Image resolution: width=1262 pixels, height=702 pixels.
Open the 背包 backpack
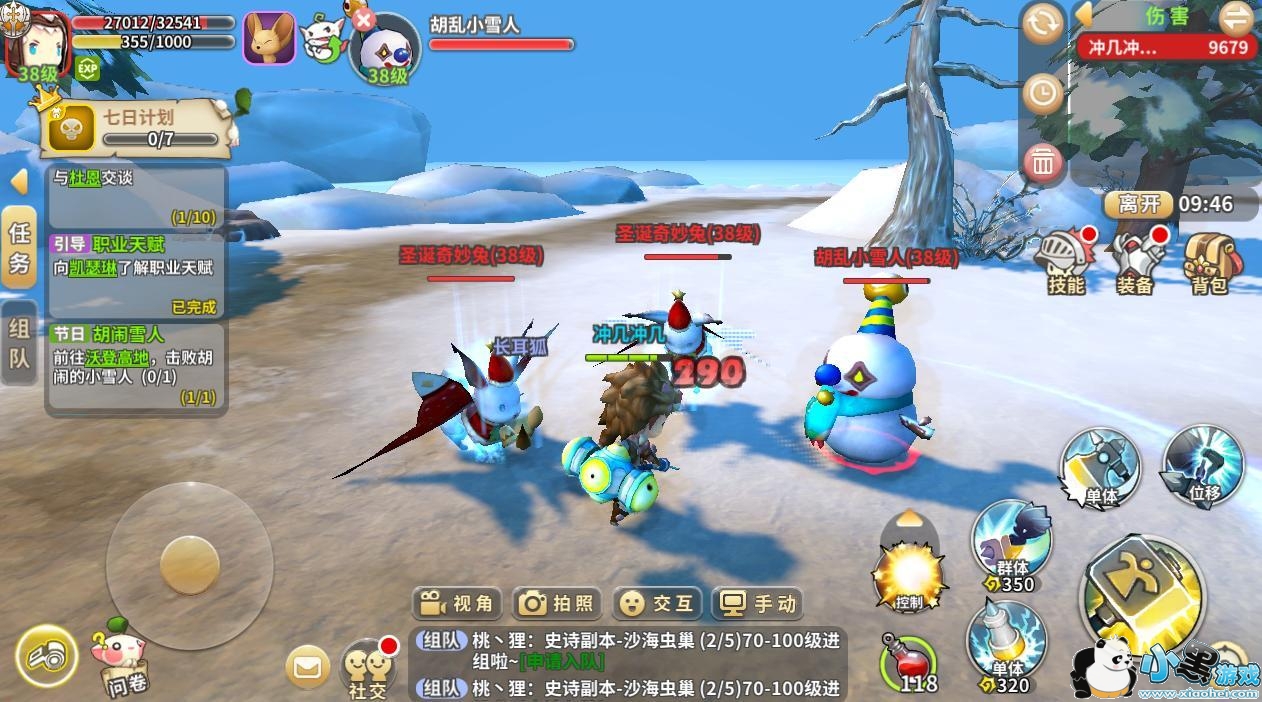point(1208,262)
